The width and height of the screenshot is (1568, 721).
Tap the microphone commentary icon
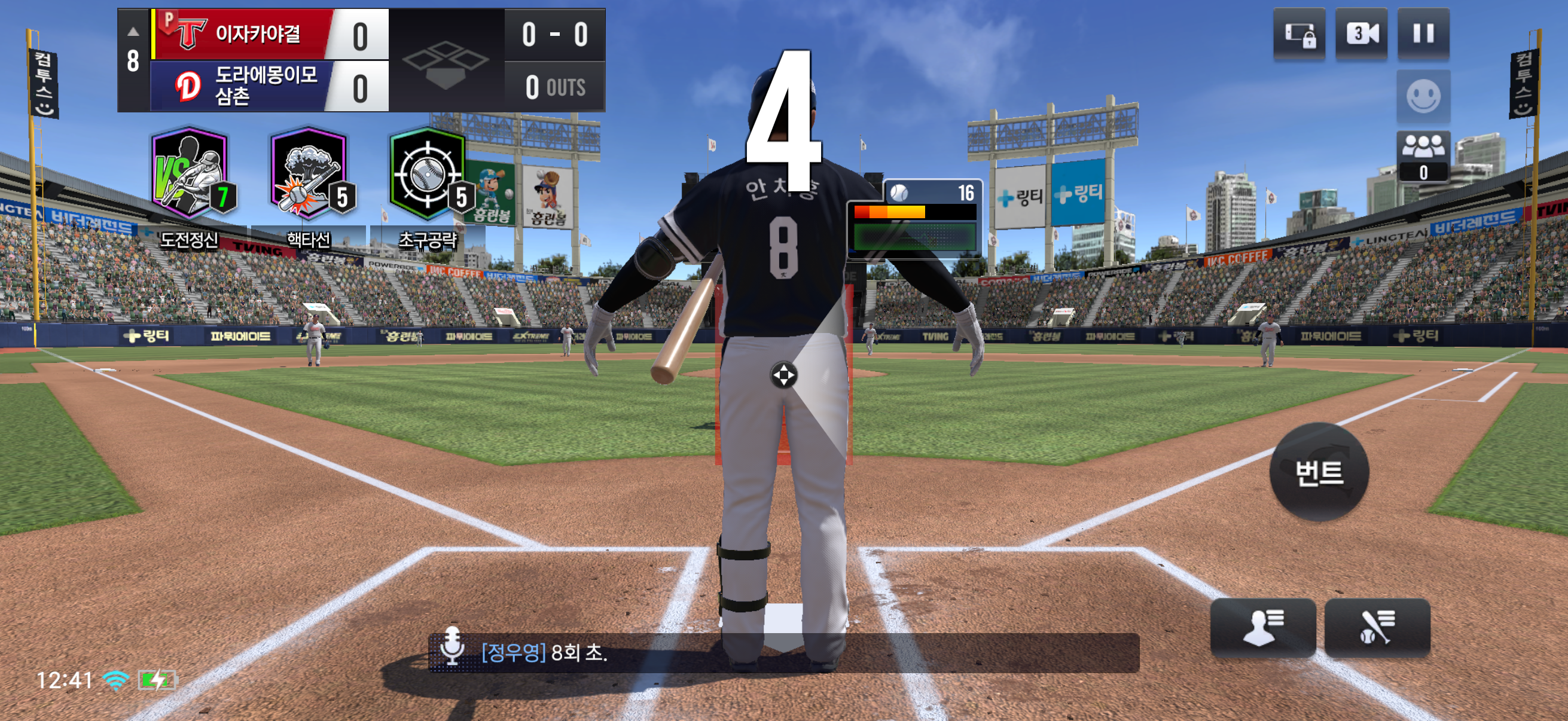(452, 646)
